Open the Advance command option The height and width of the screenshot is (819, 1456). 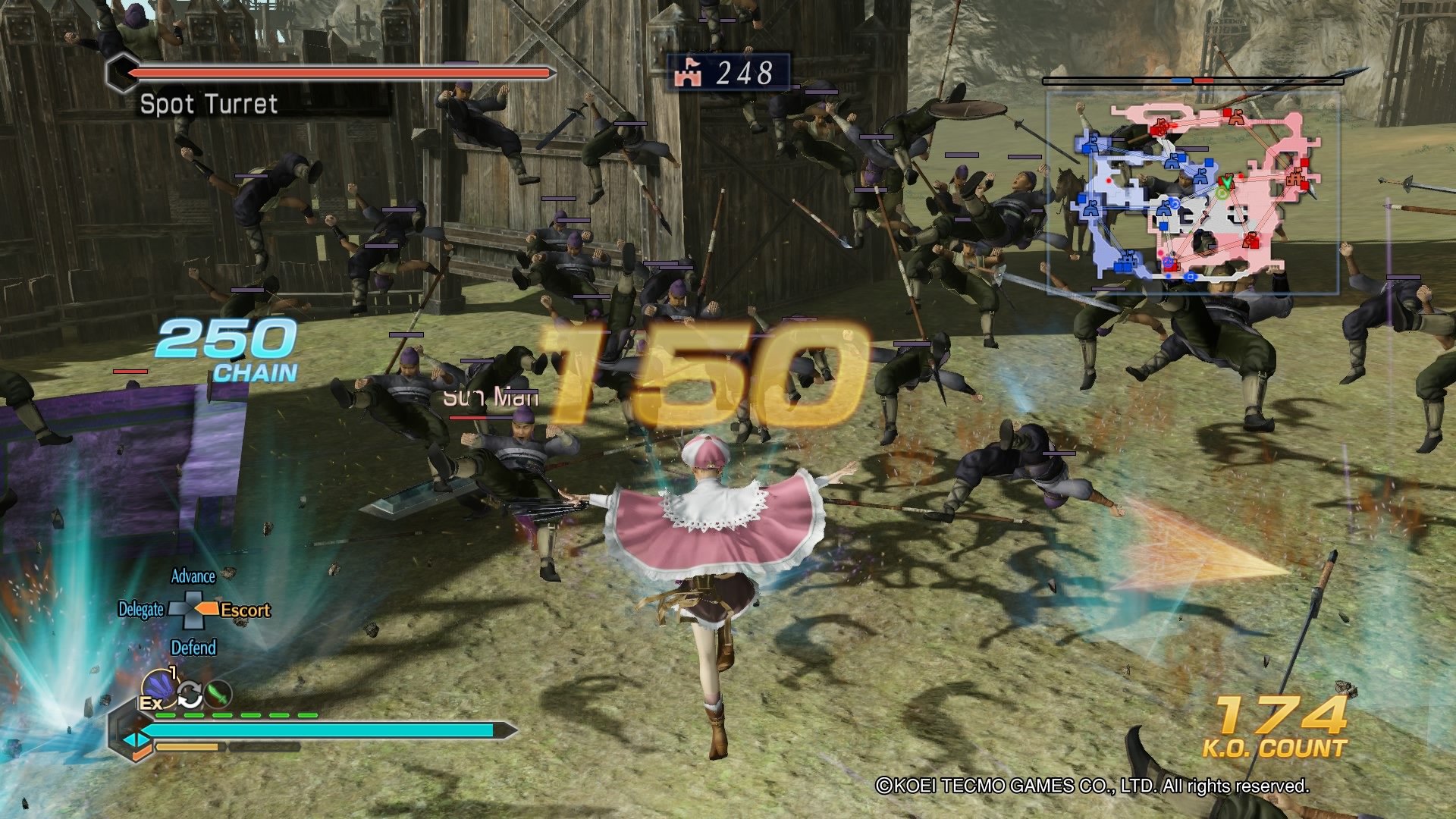pyautogui.click(x=195, y=577)
